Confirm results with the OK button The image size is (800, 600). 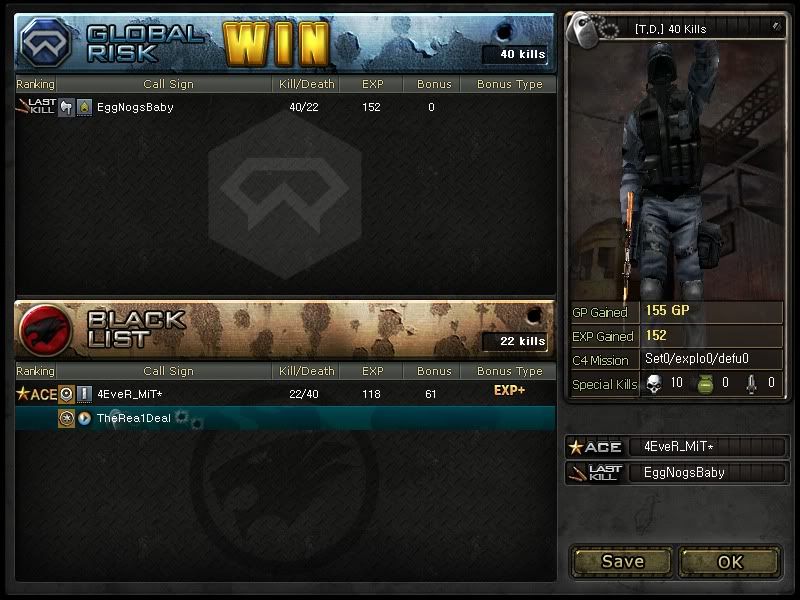tap(730, 561)
